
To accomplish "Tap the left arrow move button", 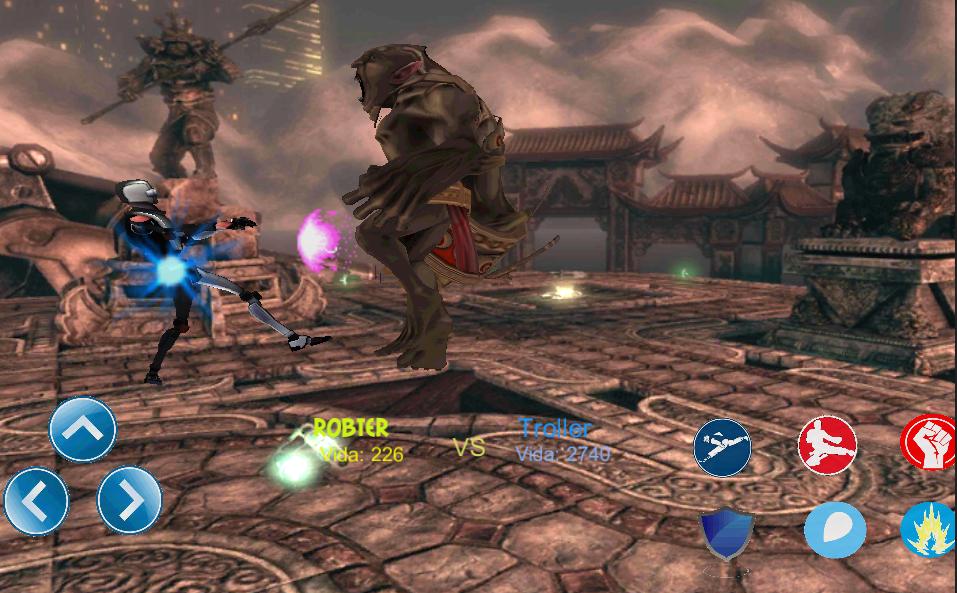I will tap(36, 500).
